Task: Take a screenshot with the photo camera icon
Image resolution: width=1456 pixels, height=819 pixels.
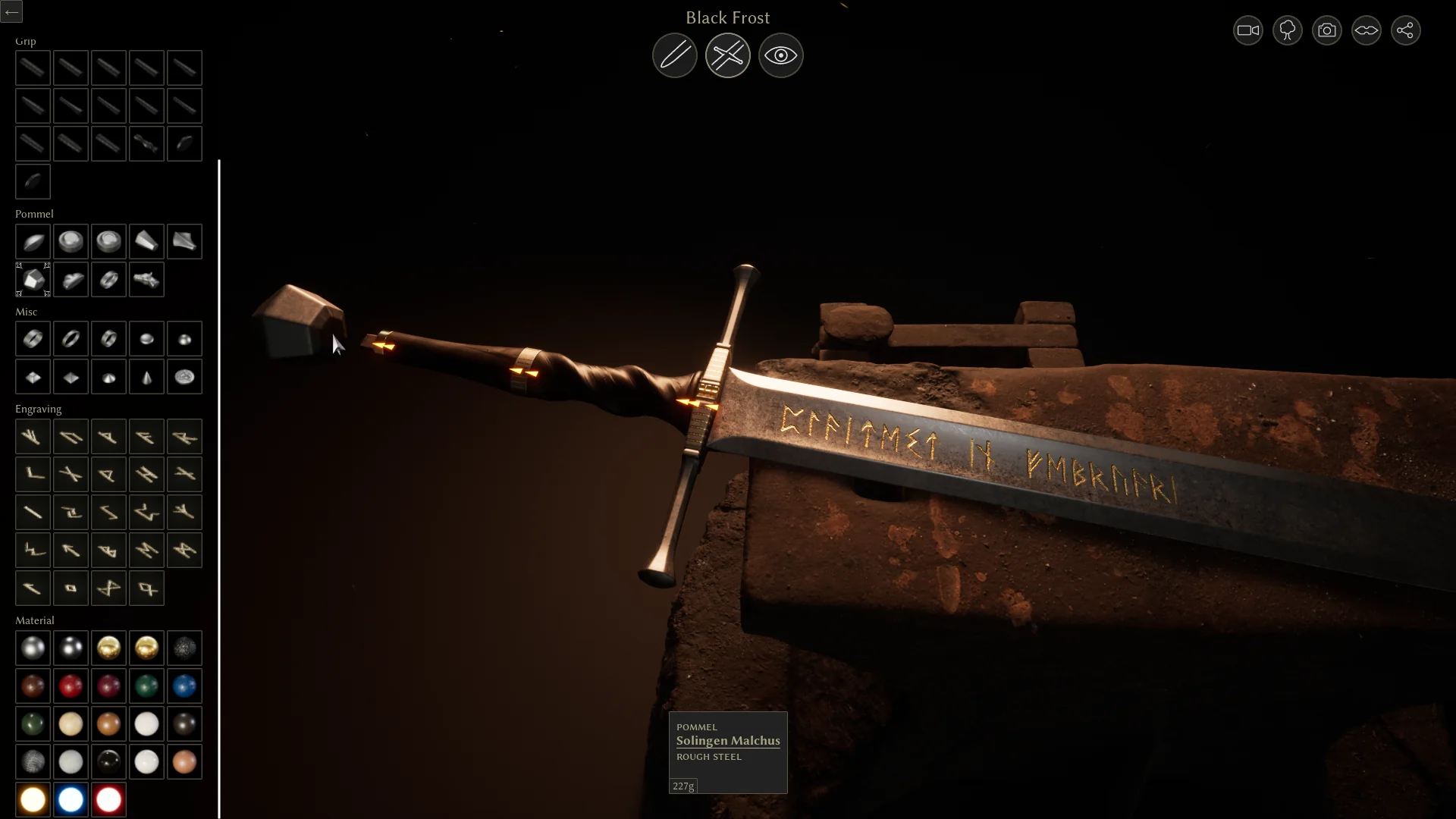Action: pos(1326,30)
